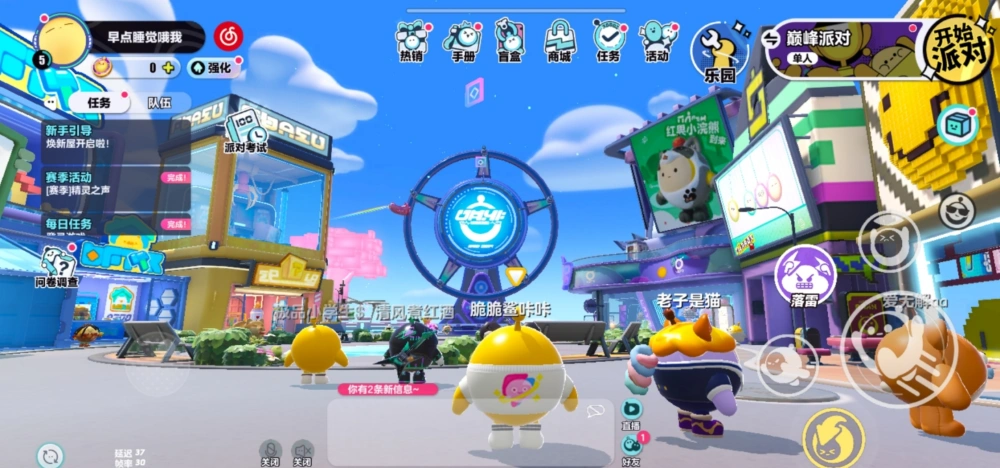This screenshot has height=468, width=1000.
Task: Open the 活动 events menu
Action: [x=656, y=40]
